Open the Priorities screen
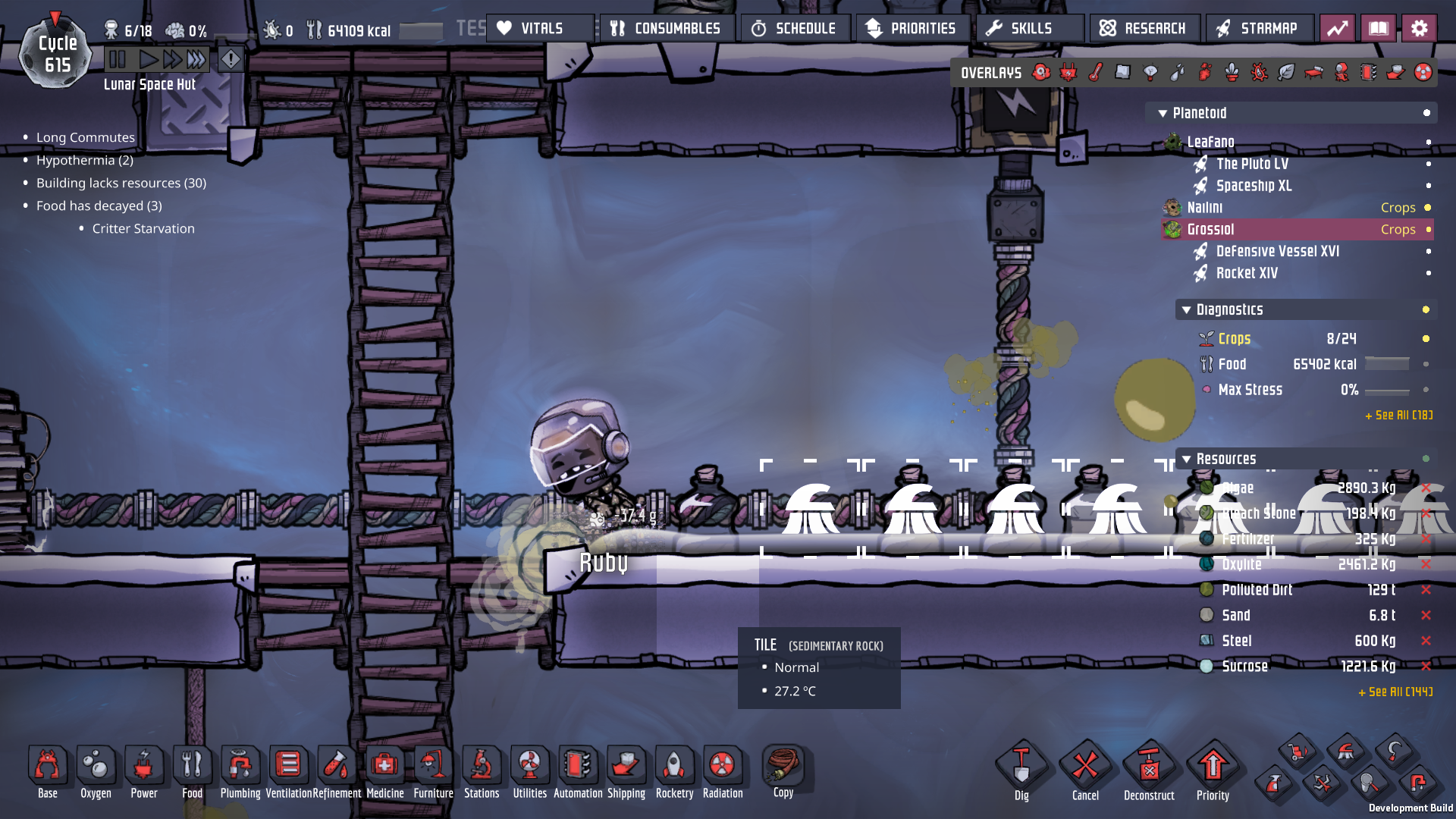 pos(912,29)
